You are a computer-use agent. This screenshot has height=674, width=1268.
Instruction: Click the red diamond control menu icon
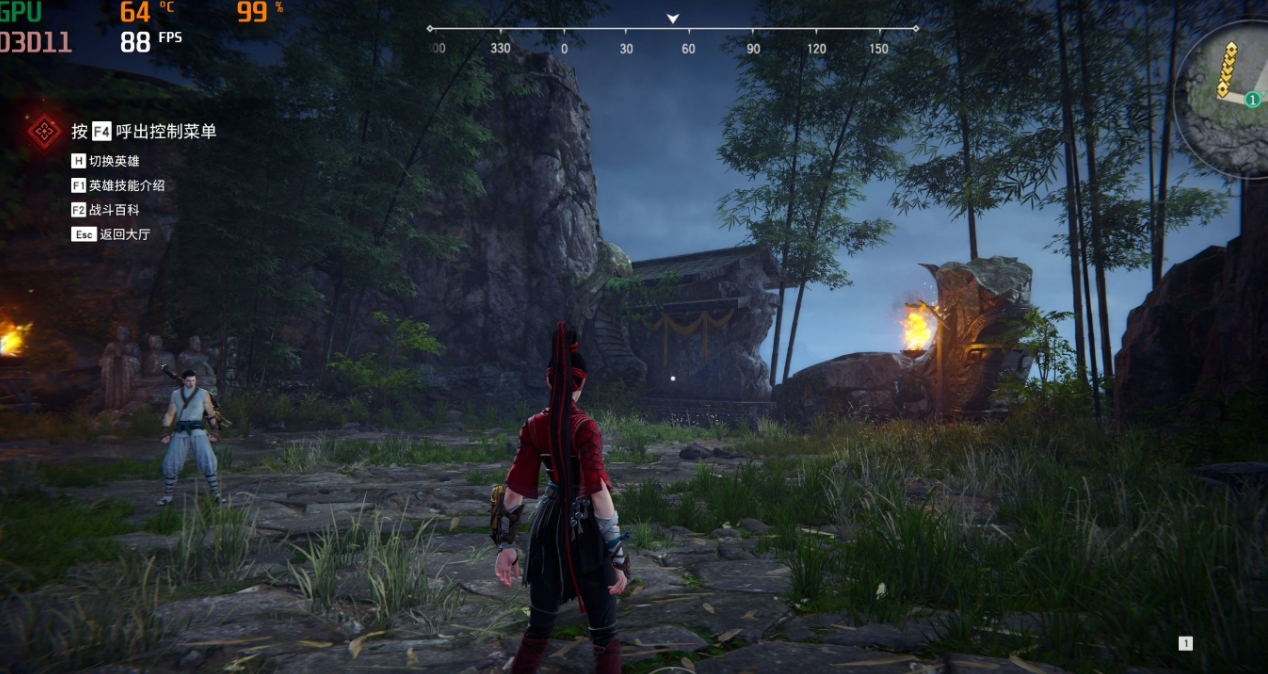[44, 131]
